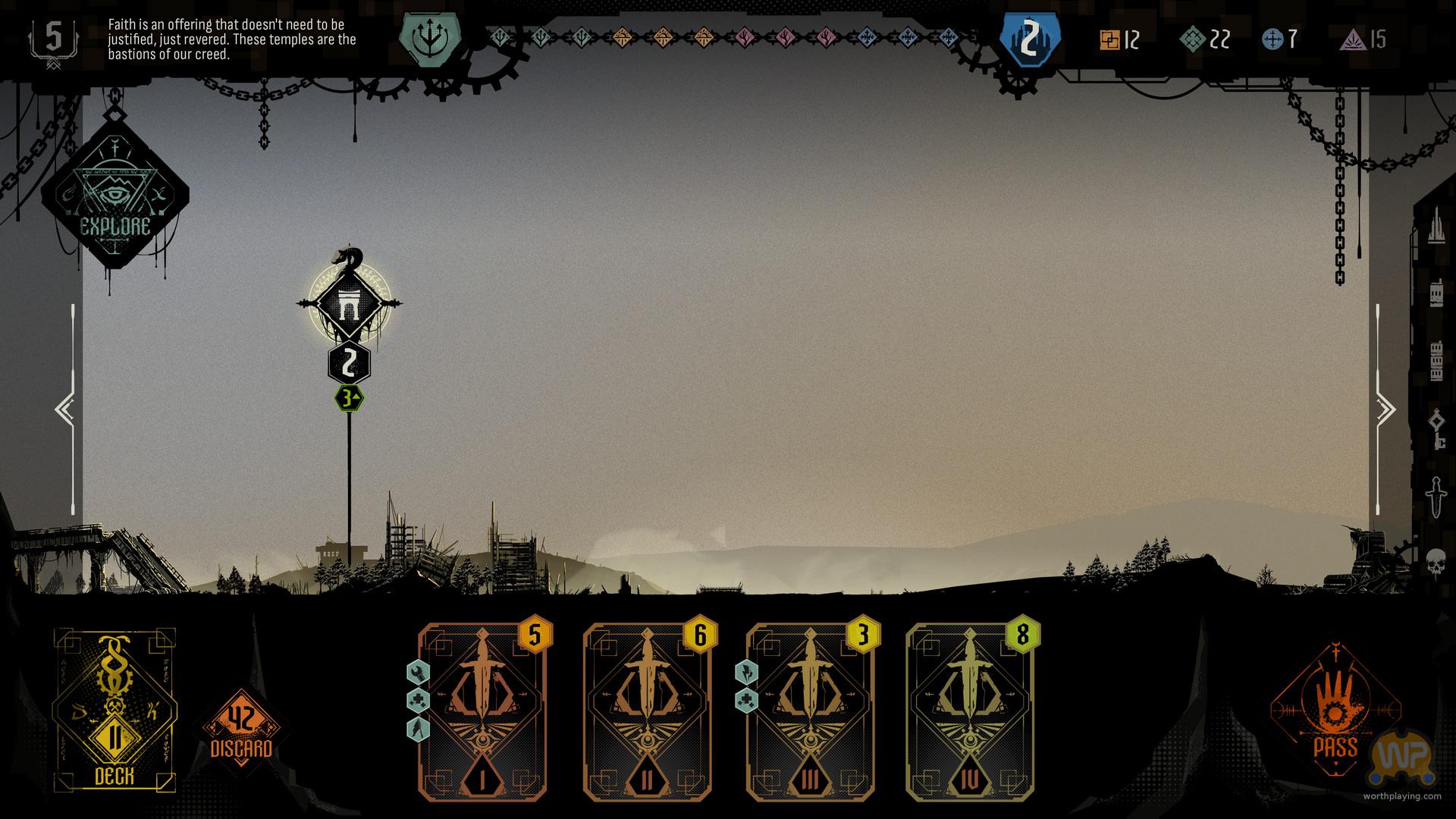Move view left with the chevron arrow
Viewport: 1456px width, 819px height.
tap(64, 409)
